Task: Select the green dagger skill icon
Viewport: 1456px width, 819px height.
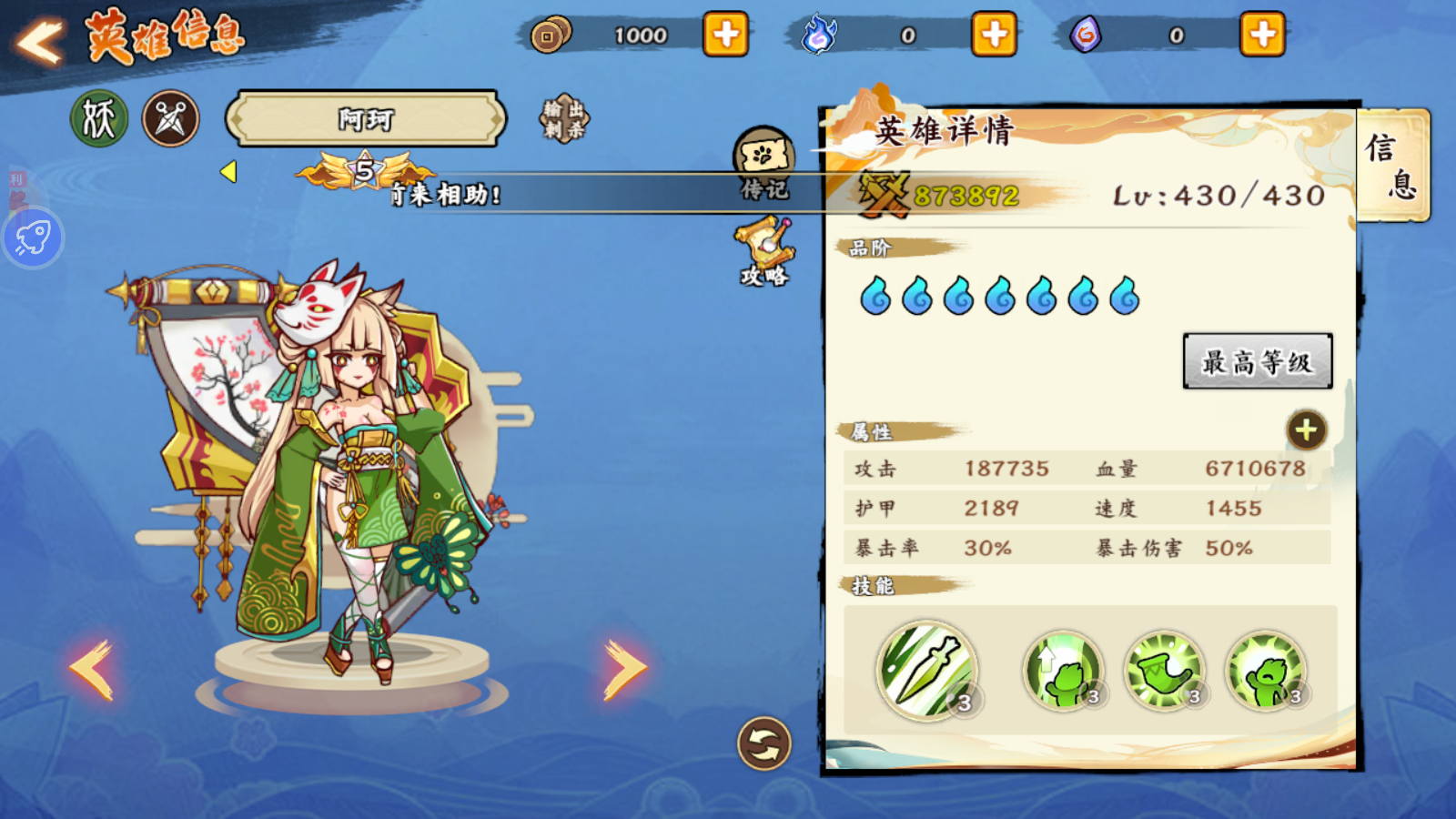Action: (x=926, y=671)
